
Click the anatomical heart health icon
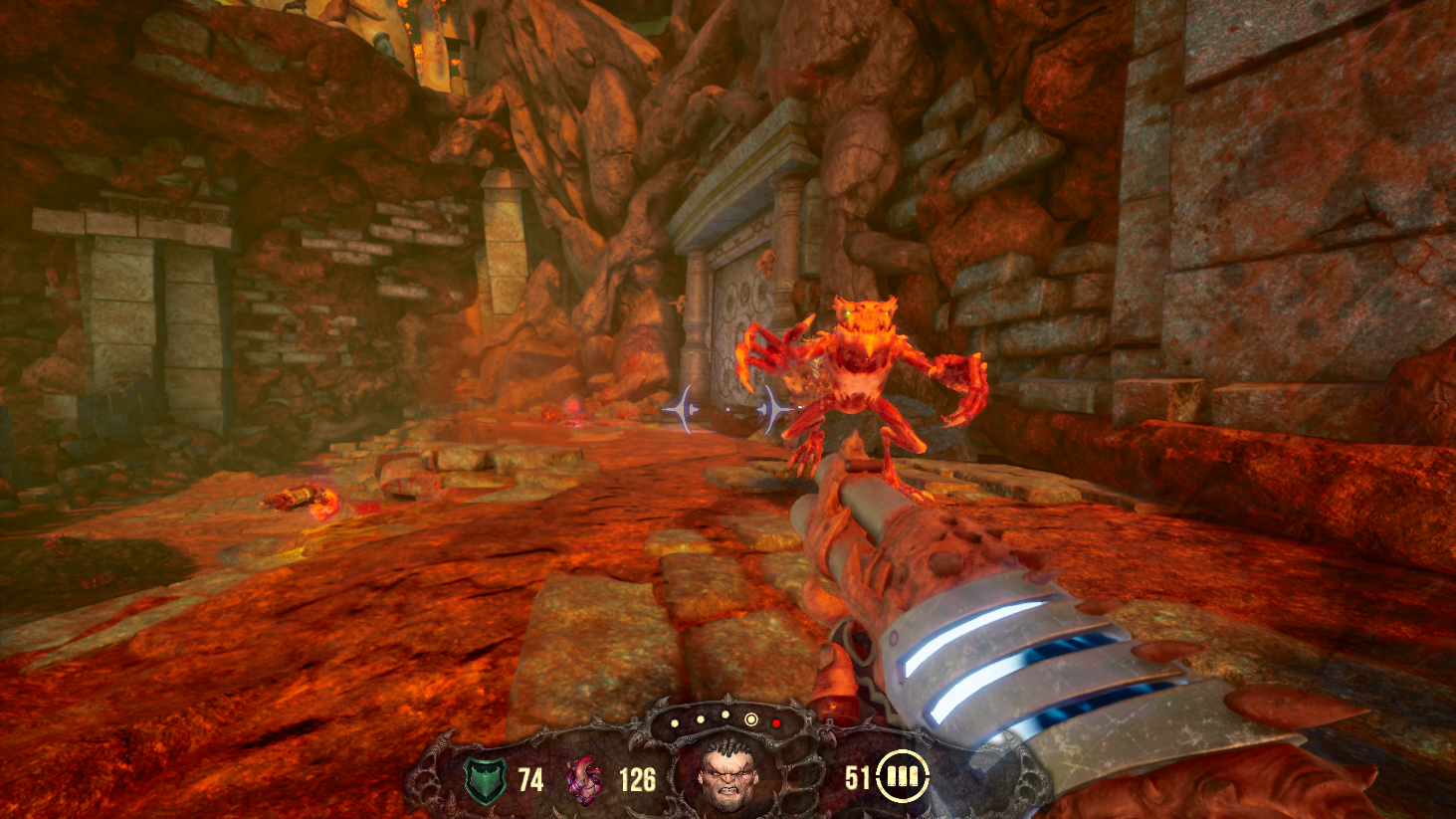click(584, 779)
